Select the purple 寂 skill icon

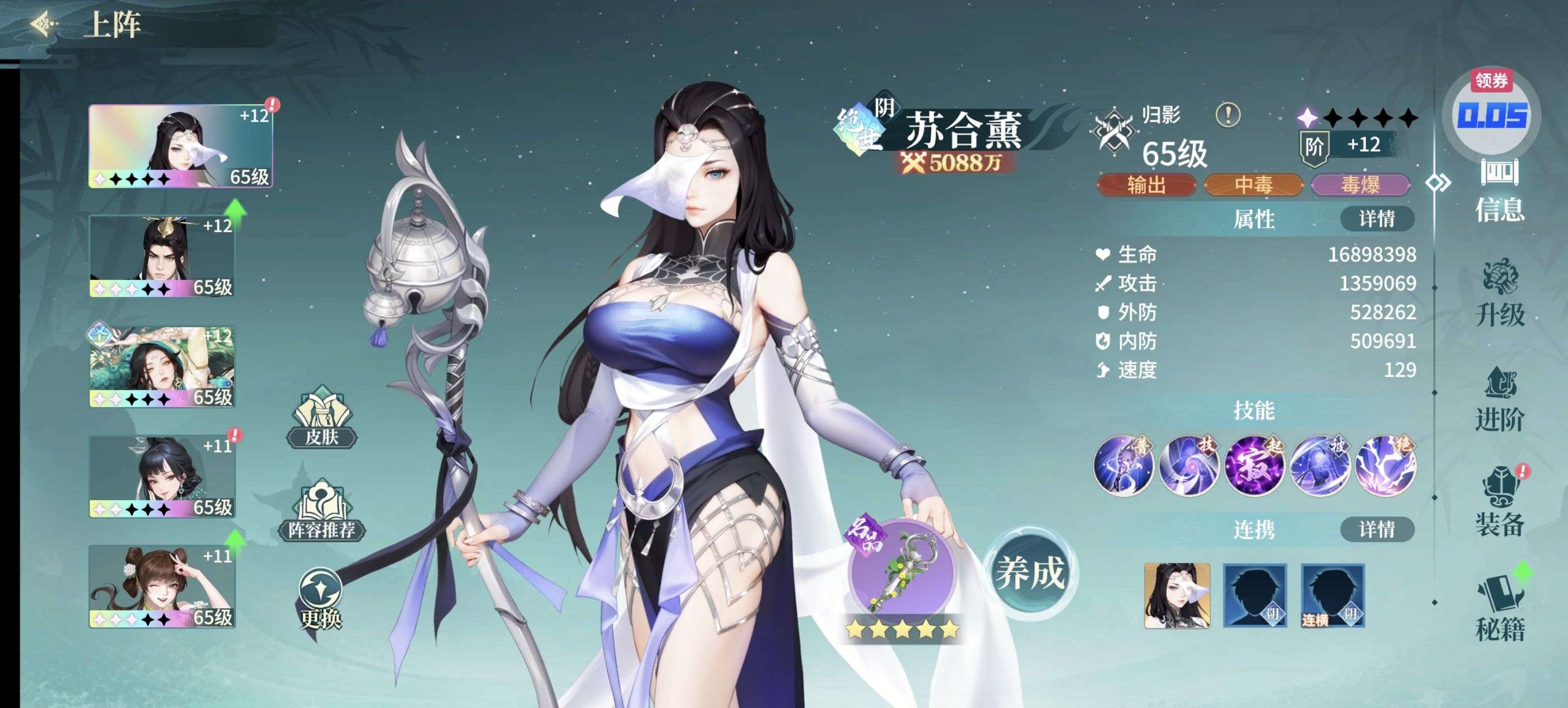coord(1254,465)
